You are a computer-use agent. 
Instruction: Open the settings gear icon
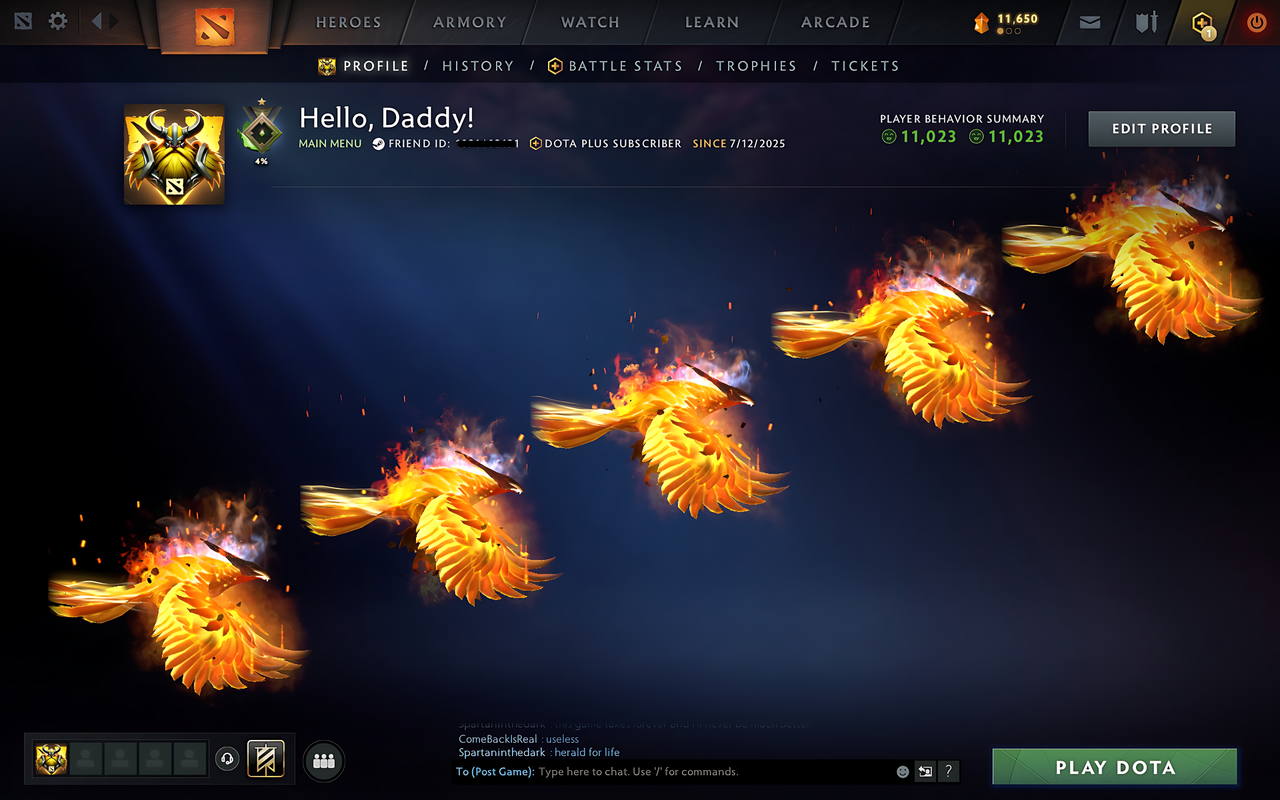57,20
